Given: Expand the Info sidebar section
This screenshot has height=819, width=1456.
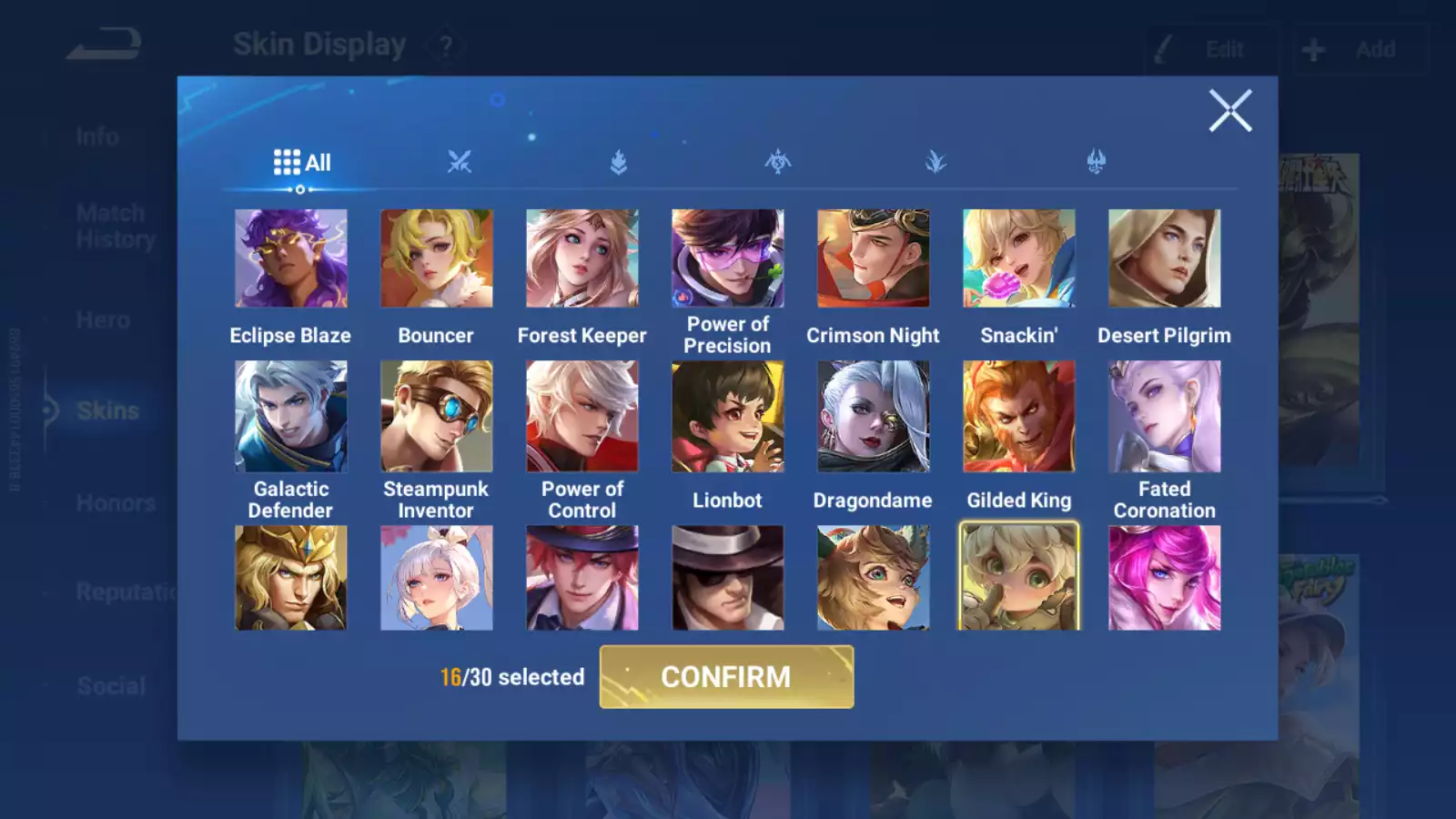Looking at the screenshot, I should click(x=96, y=136).
